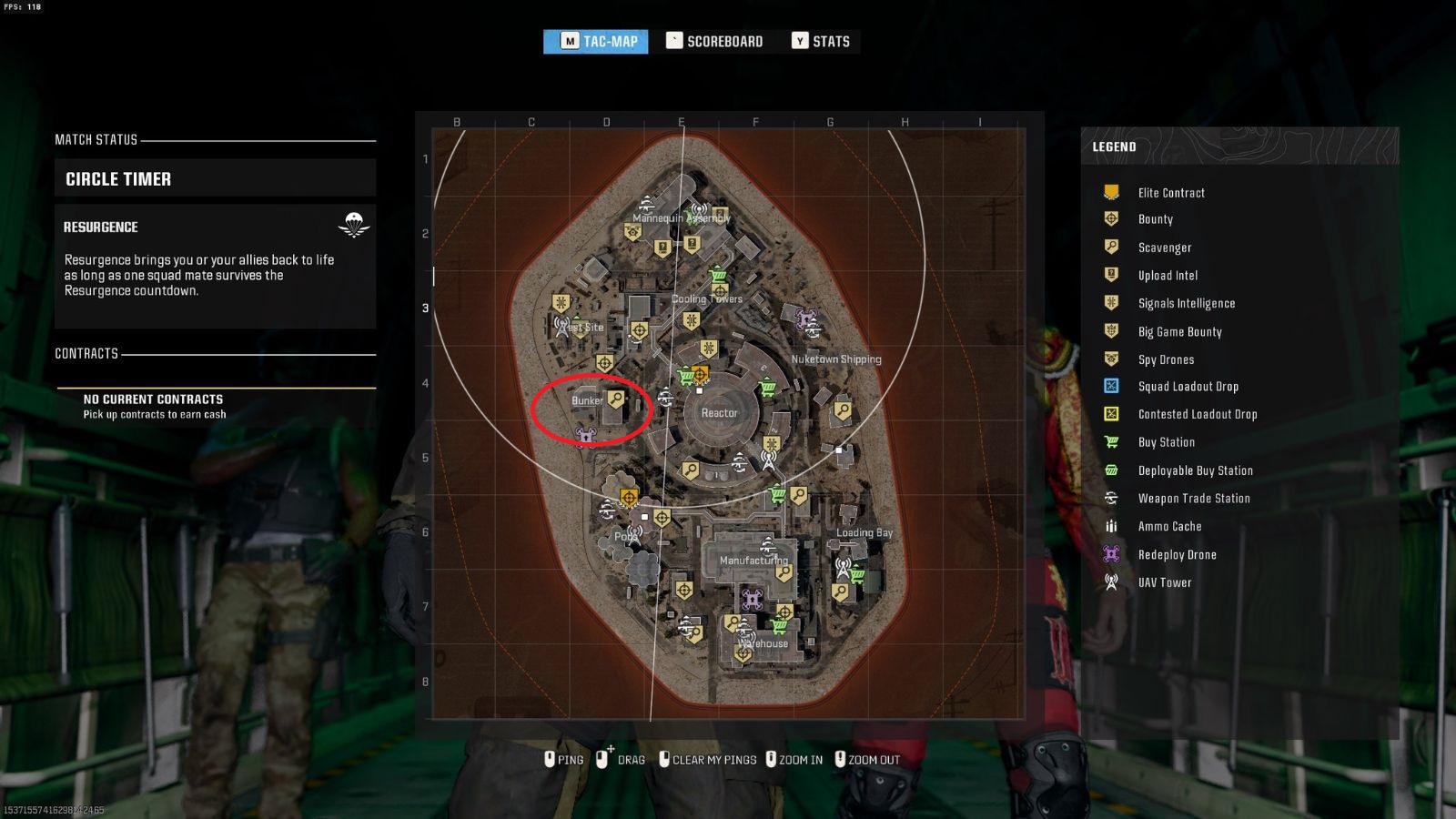Select the Elite Contract icon in the legend
1456x819 pixels.
pos(1109,192)
